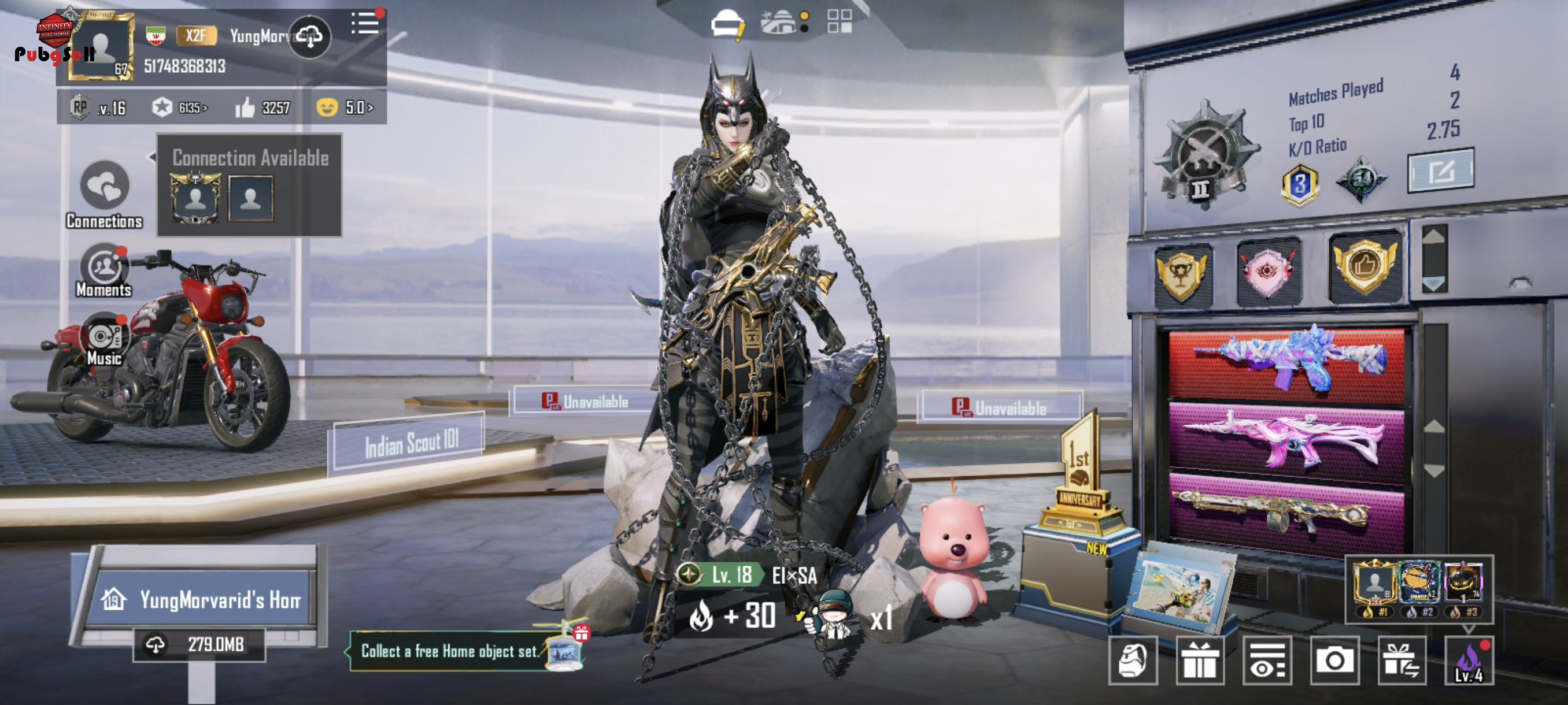Screen dimensions: 1568x705
Task: Open the Moments feed
Action: click(x=104, y=270)
